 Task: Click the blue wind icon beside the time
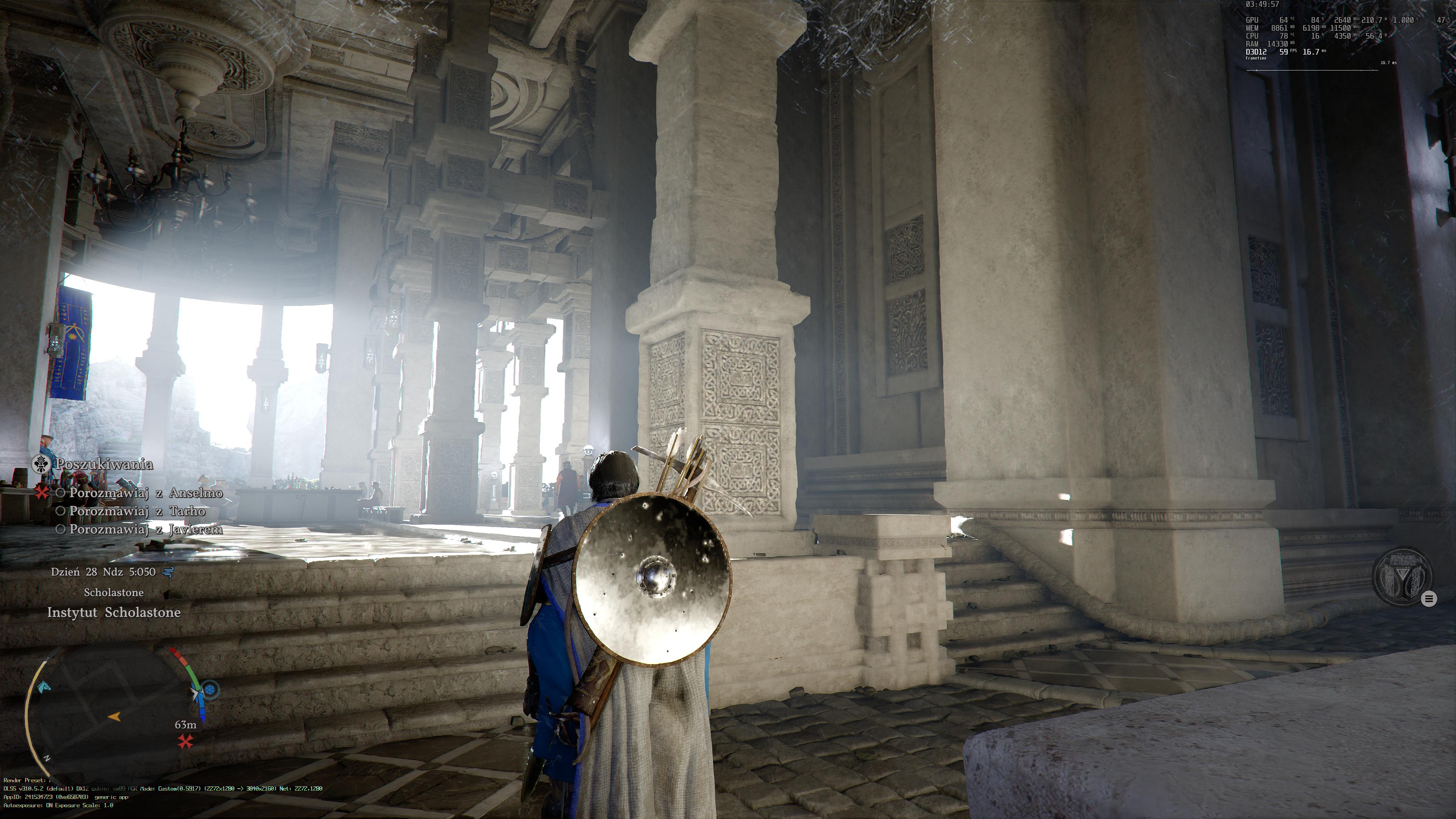[168, 572]
